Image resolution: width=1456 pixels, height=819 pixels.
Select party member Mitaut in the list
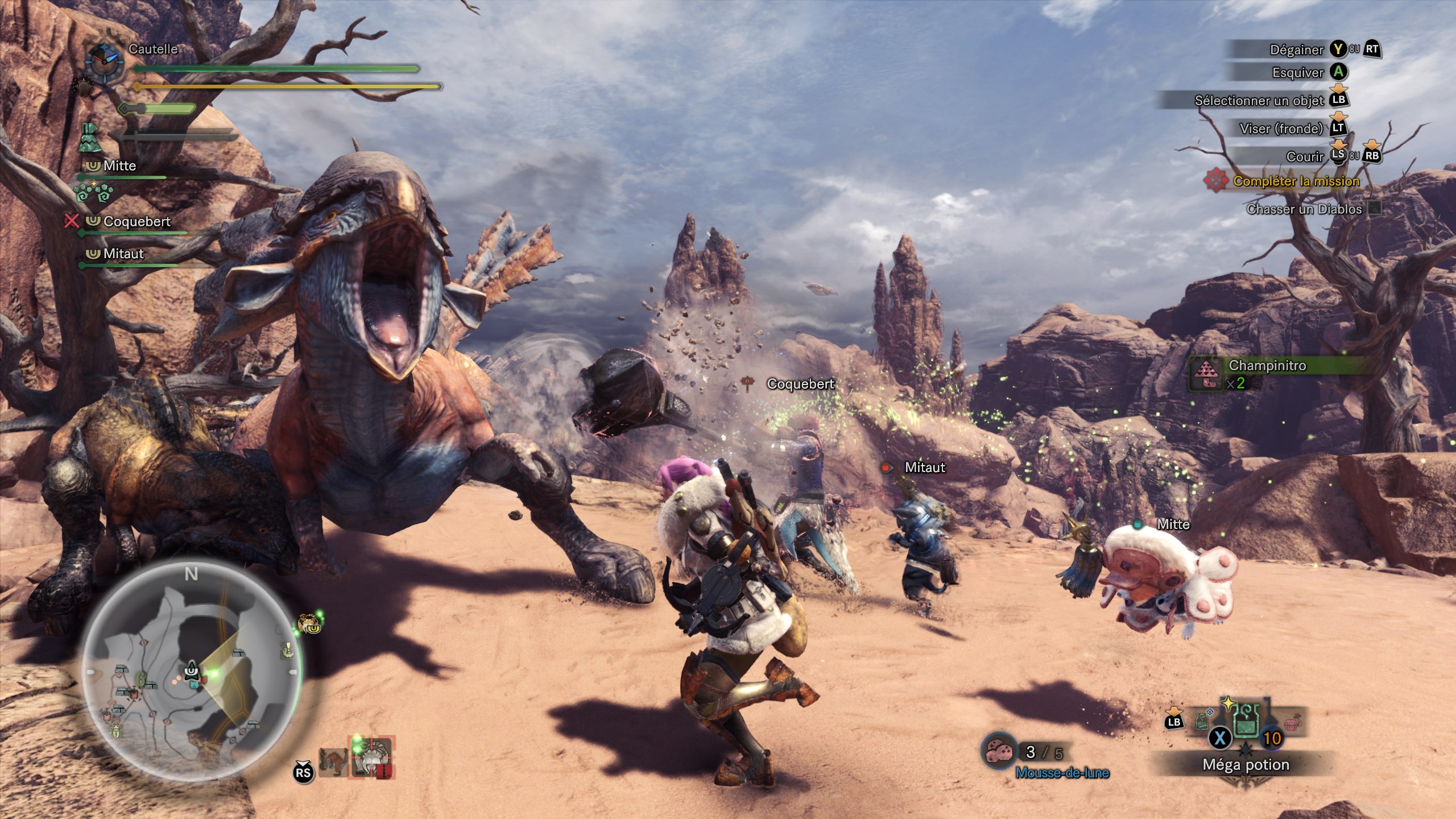point(123,254)
